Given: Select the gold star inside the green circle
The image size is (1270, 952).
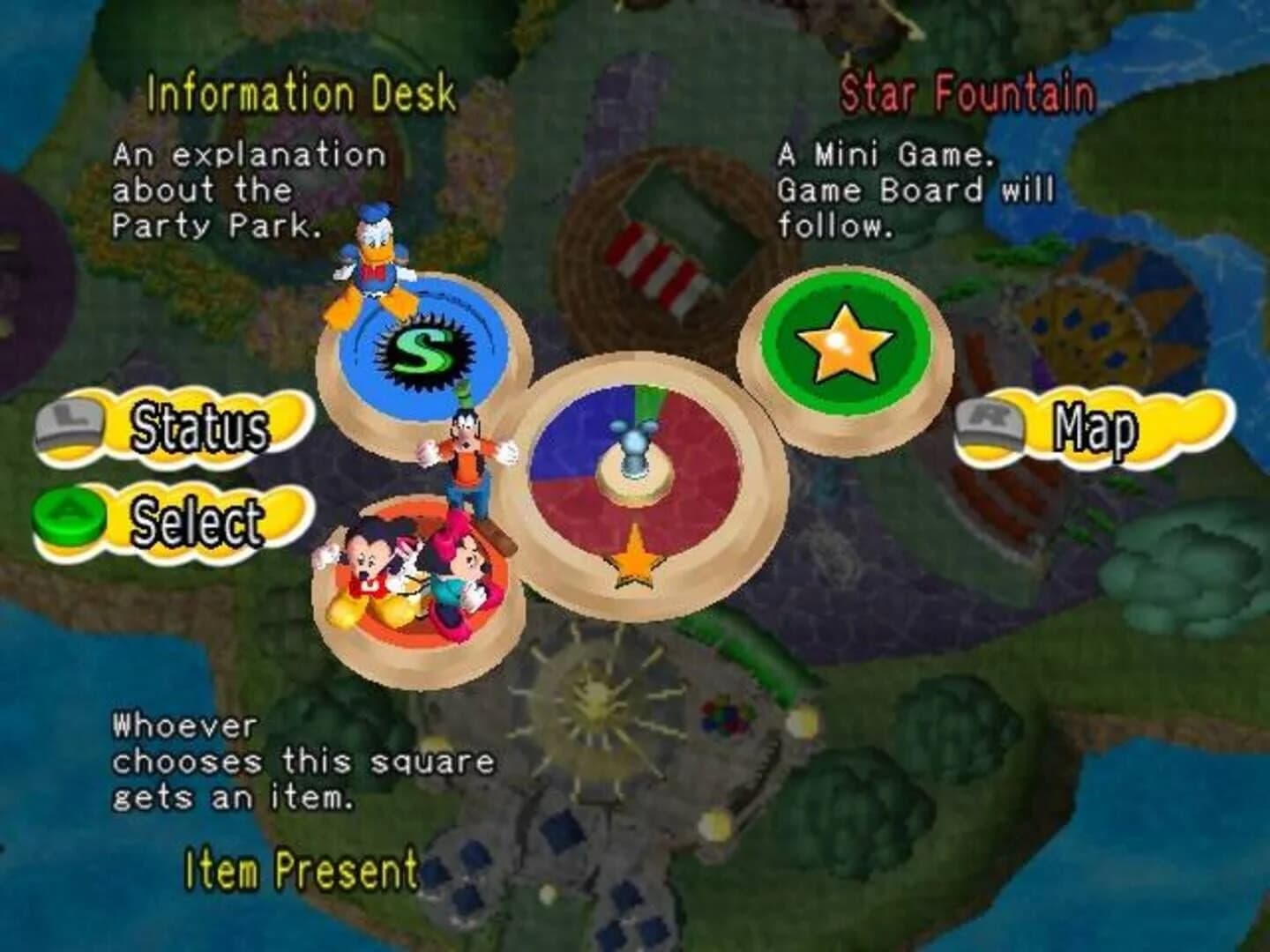Looking at the screenshot, I should [844, 341].
